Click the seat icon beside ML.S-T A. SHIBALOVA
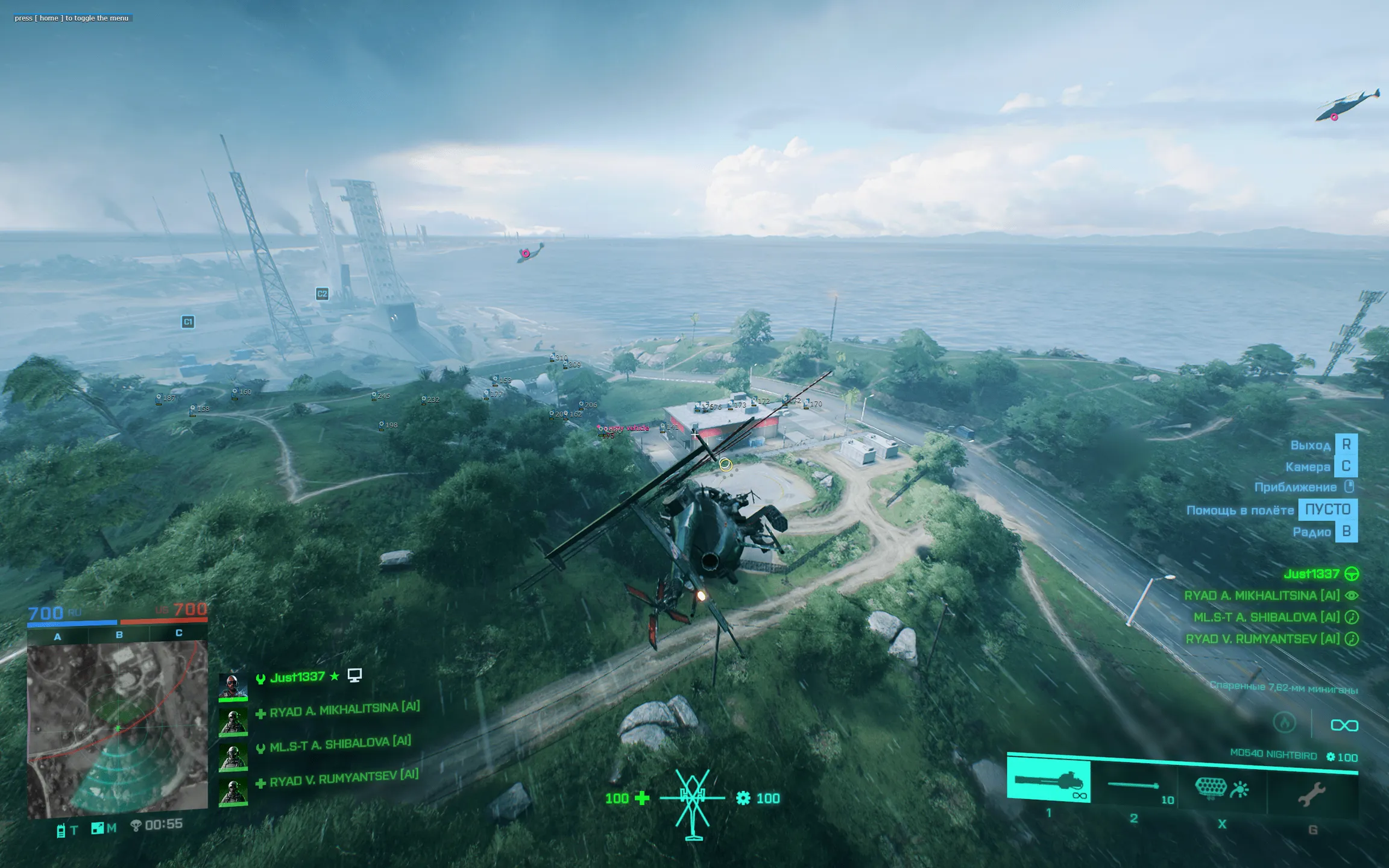 tap(1352, 617)
